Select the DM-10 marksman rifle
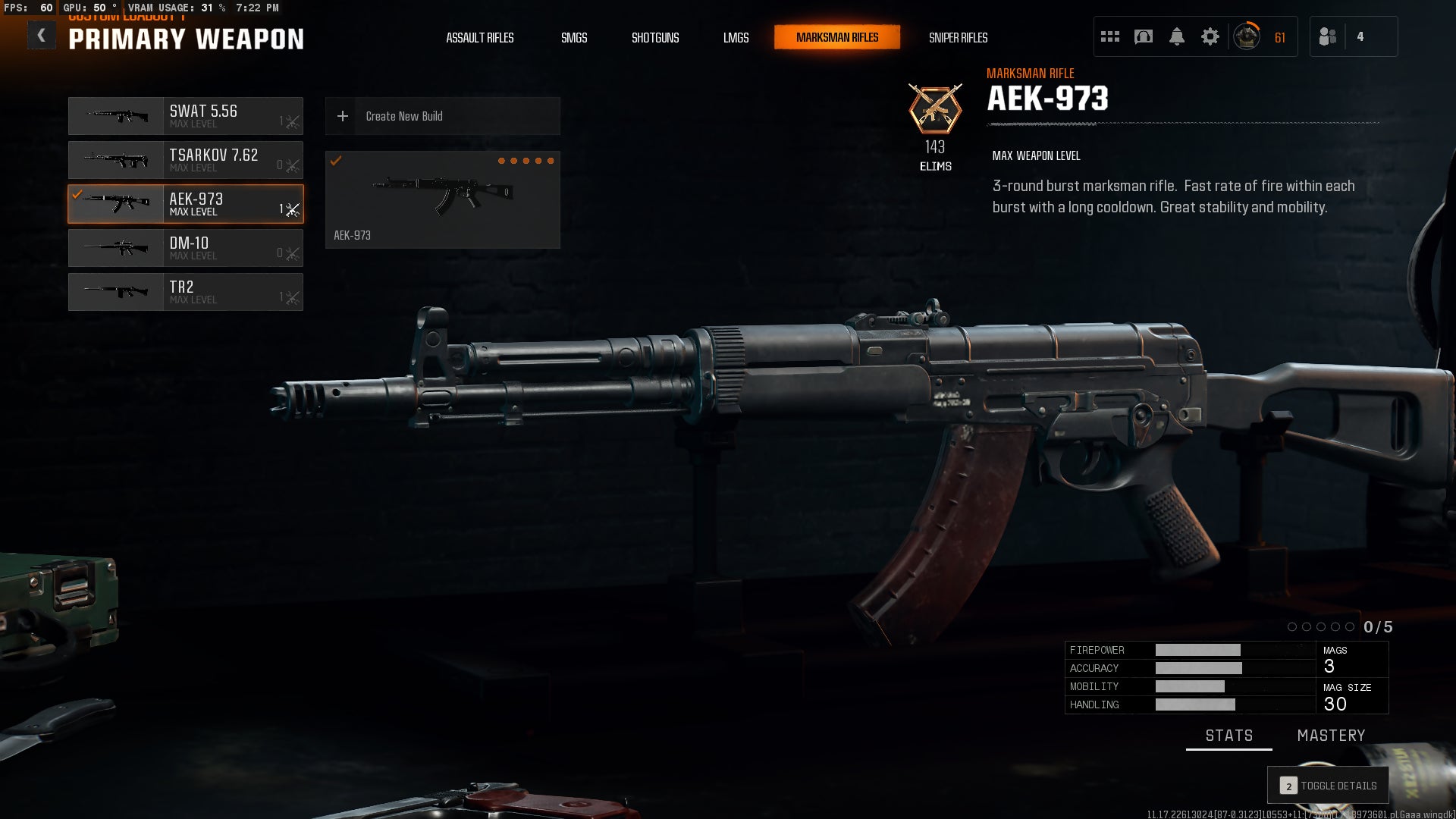Image resolution: width=1456 pixels, height=819 pixels. [x=186, y=248]
